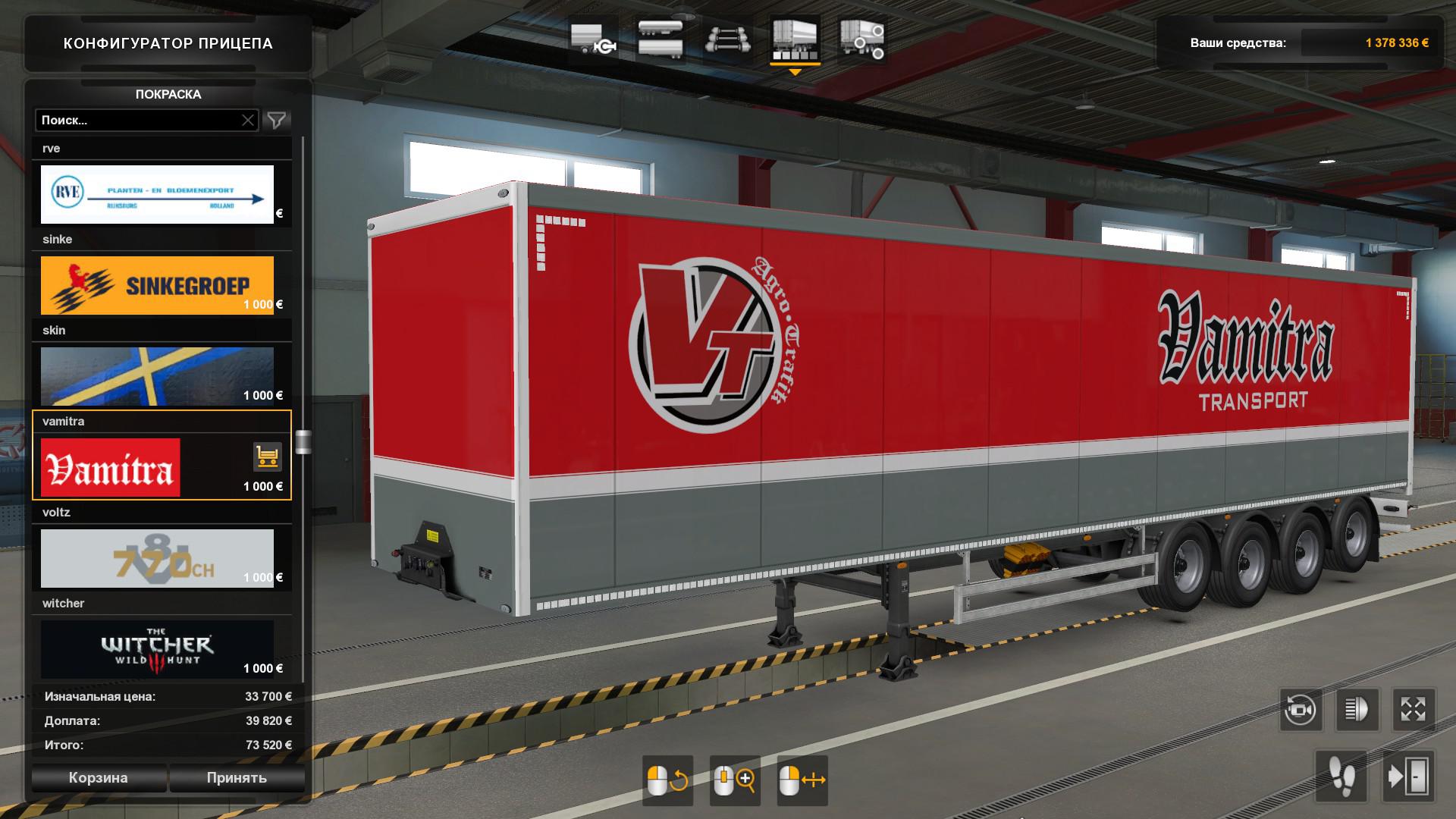Choose the voltz paint job
The height and width of the screenshot is (819, 1456).
(157, 558)
